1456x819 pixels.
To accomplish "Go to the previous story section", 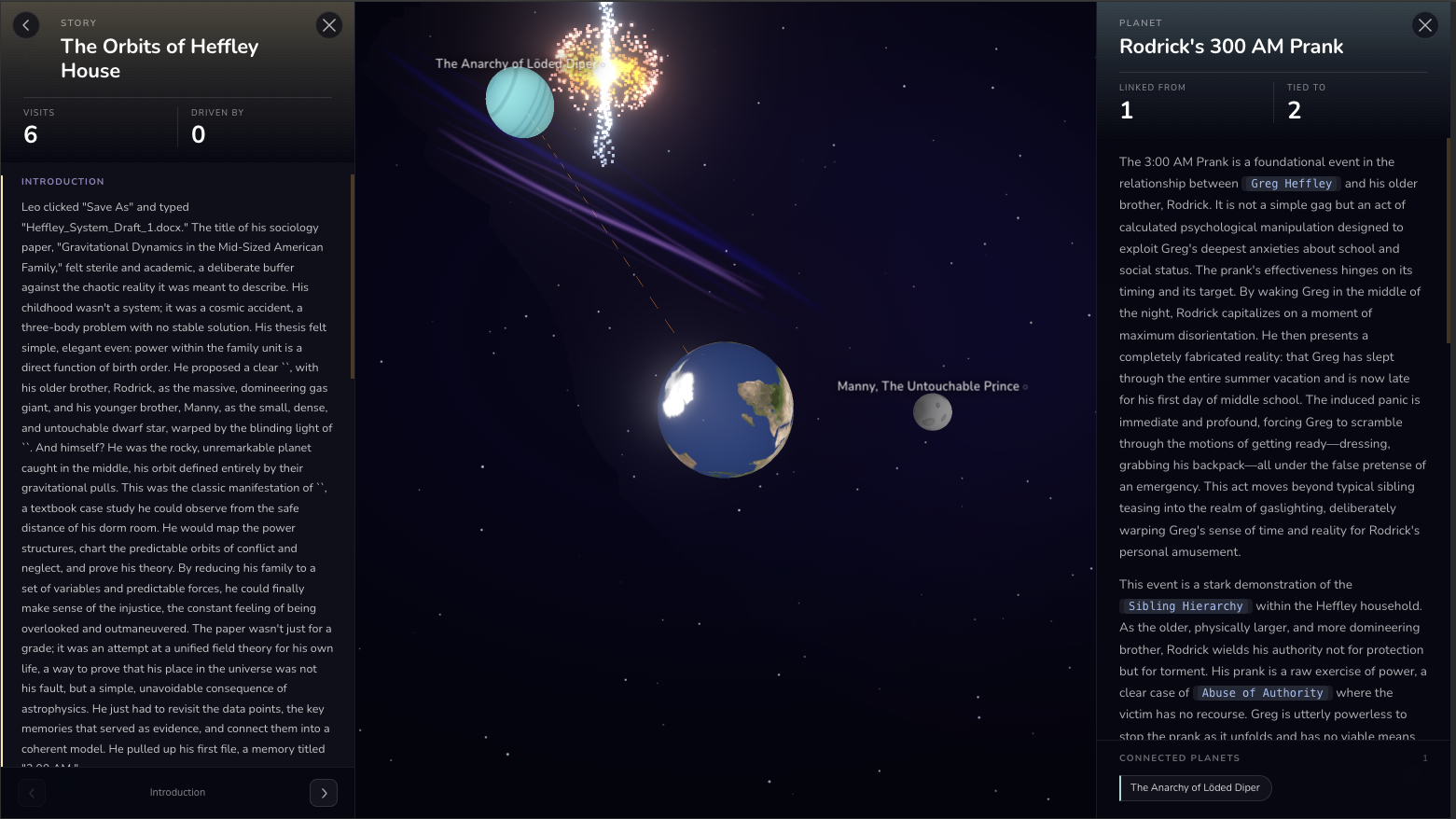I will click(x=32, y=793).
